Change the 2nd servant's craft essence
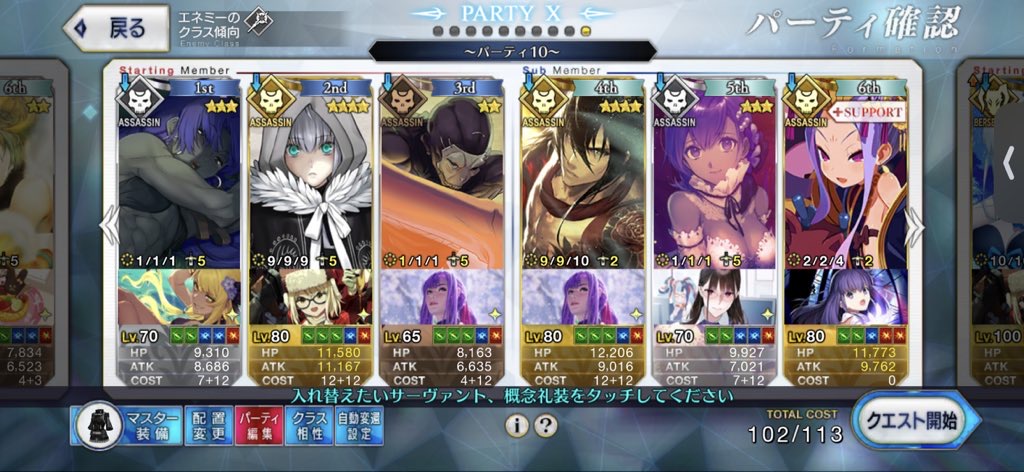1024x472 pixels. pyautogui.click(x=310, y=296)
